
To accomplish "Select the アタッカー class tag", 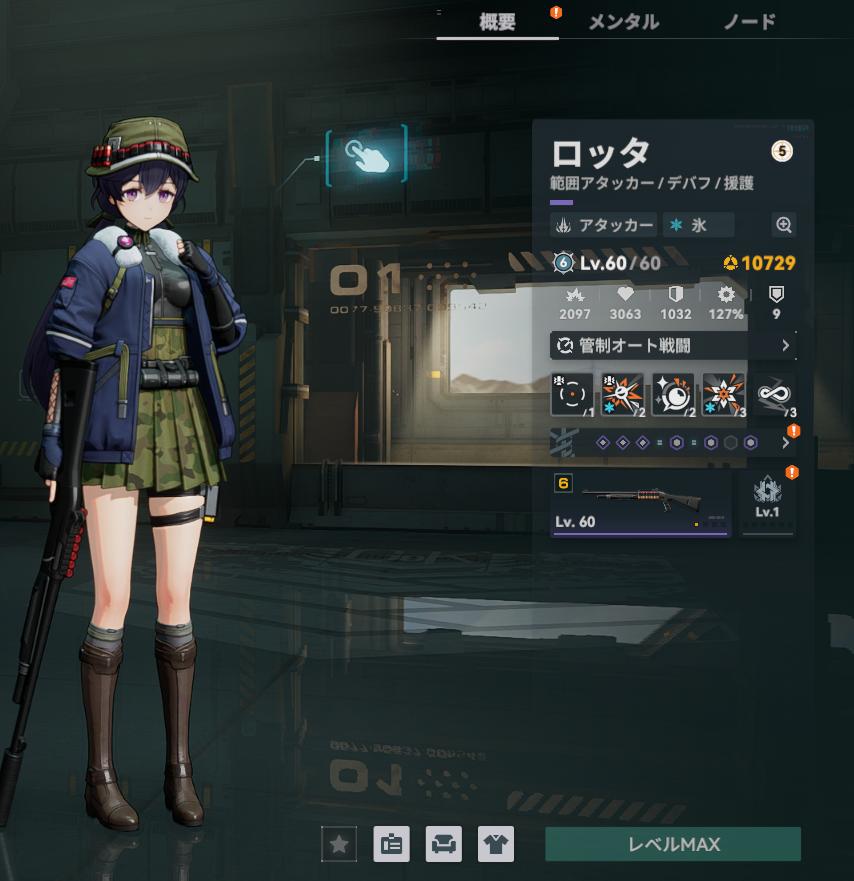I will 604,225.
